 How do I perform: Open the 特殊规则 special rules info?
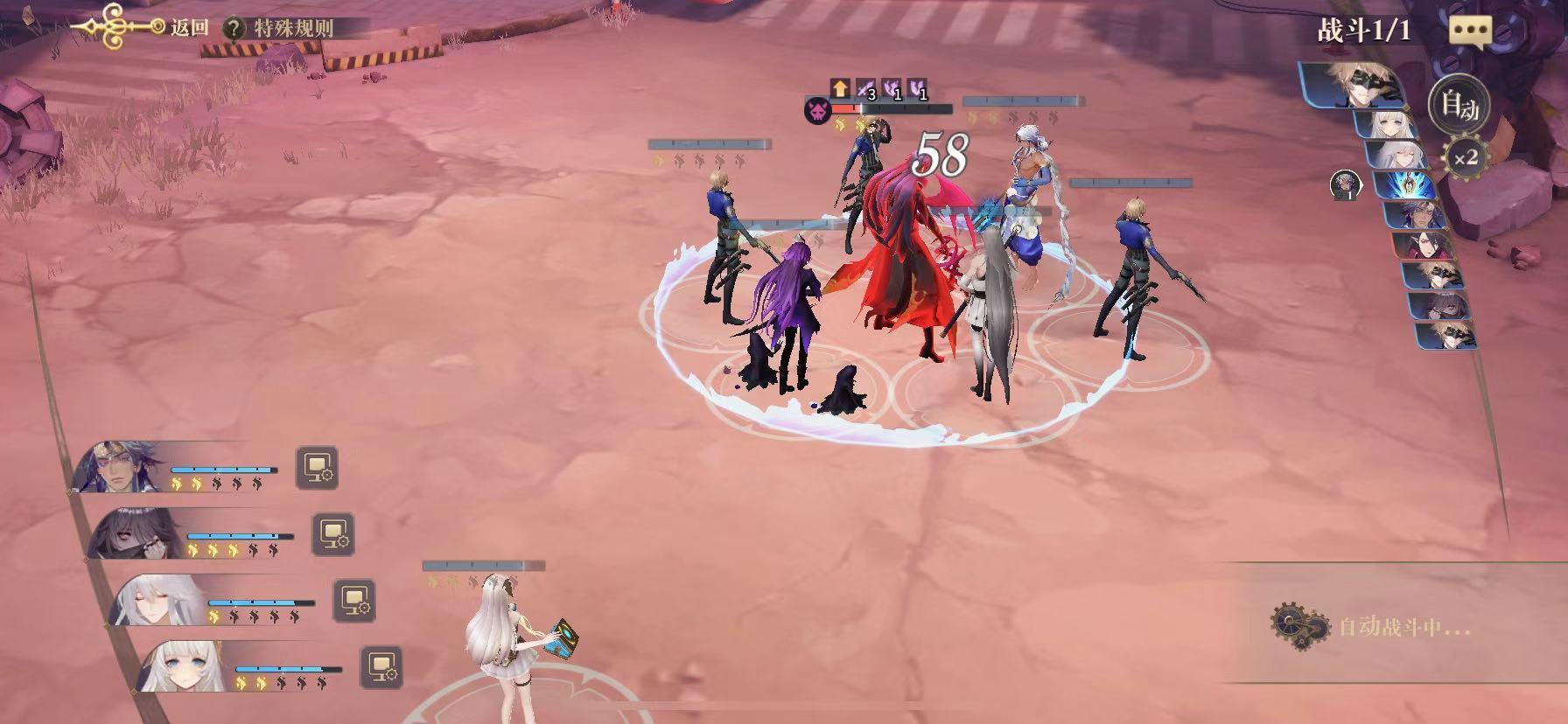[x=283, y=27]
